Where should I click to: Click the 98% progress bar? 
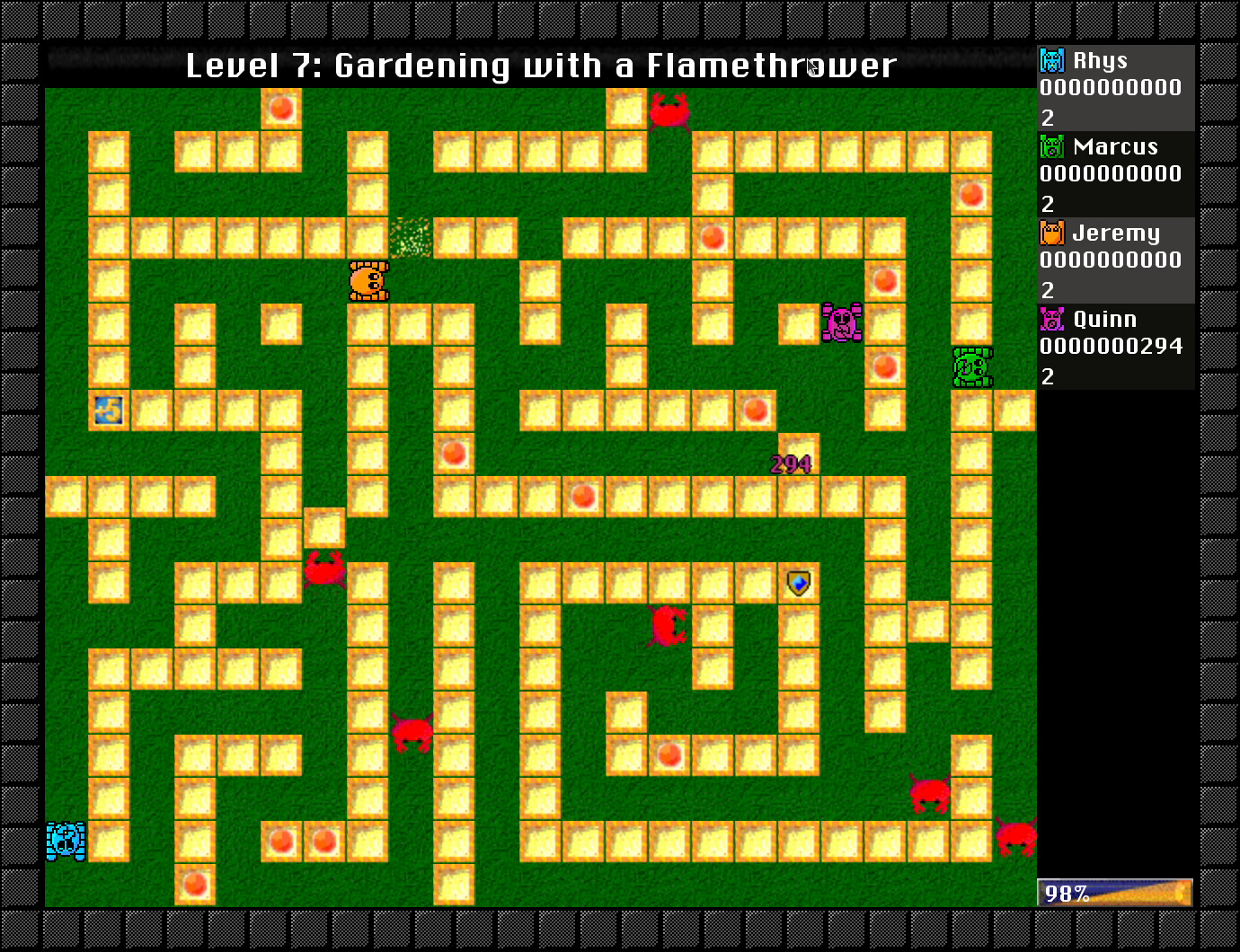pyautogui.click(x=1114, y=892)
